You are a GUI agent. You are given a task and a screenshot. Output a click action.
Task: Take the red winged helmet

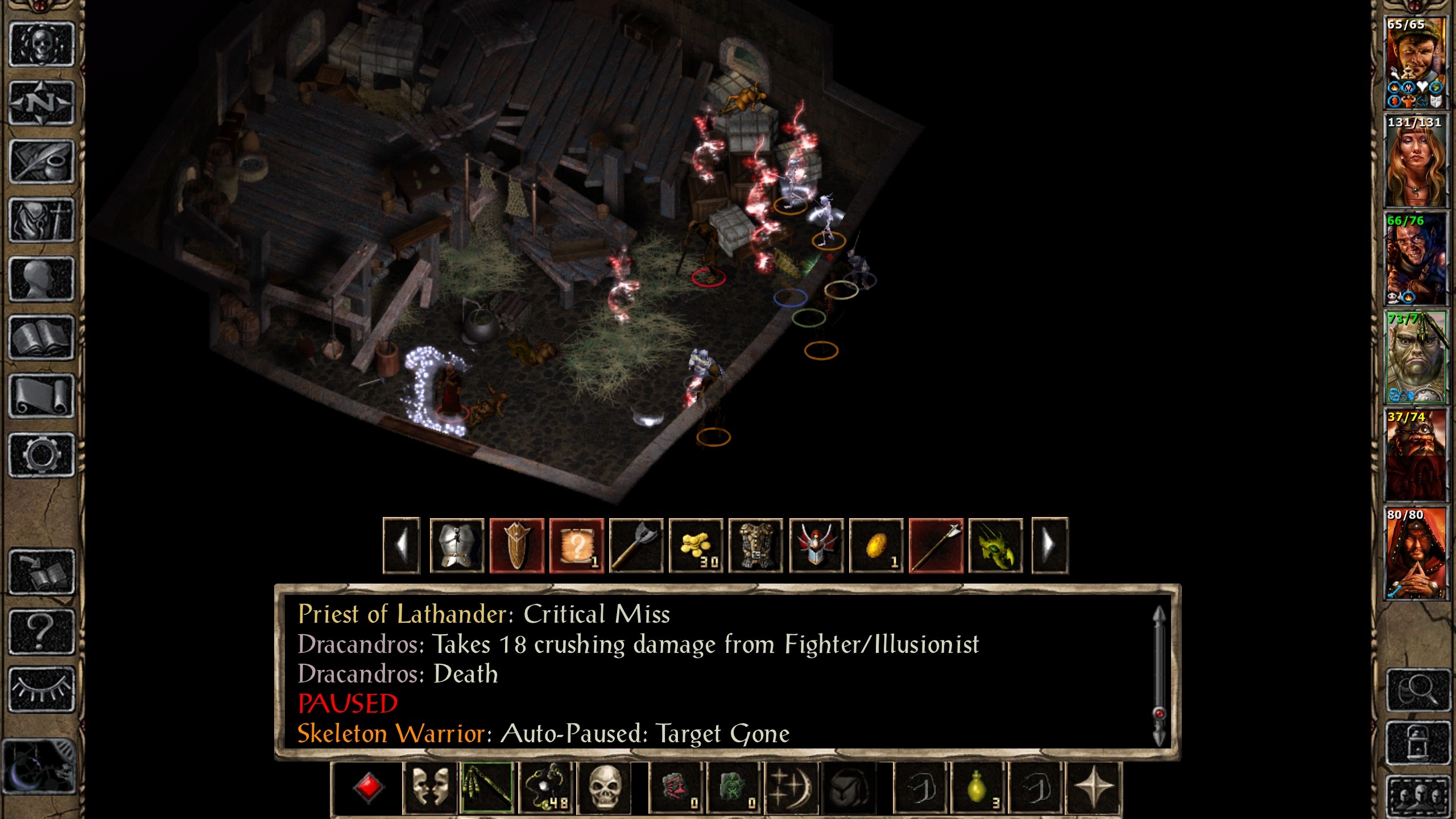(x=816, y=546)
